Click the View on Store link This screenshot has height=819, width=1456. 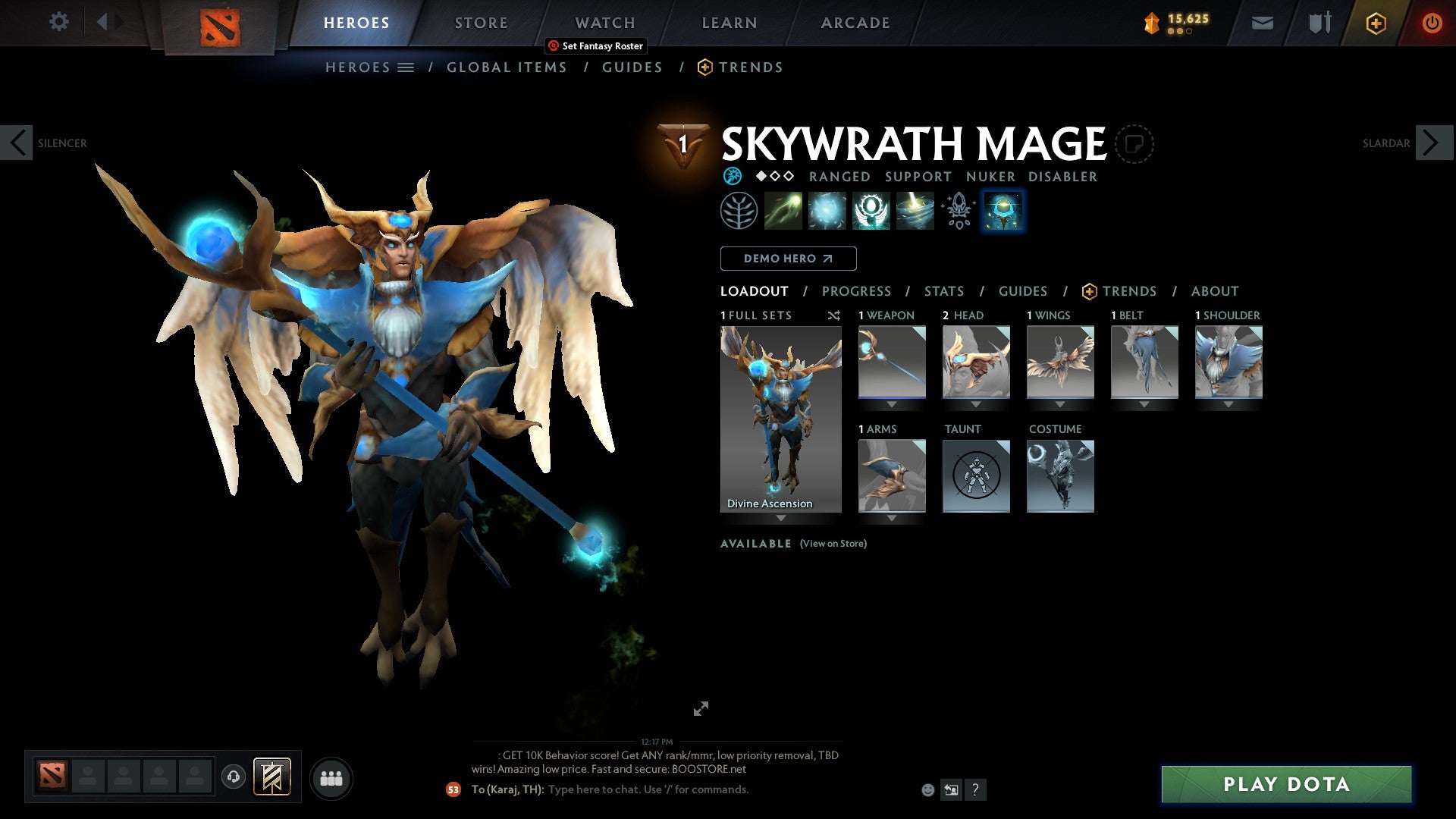[x=833, y=544]
